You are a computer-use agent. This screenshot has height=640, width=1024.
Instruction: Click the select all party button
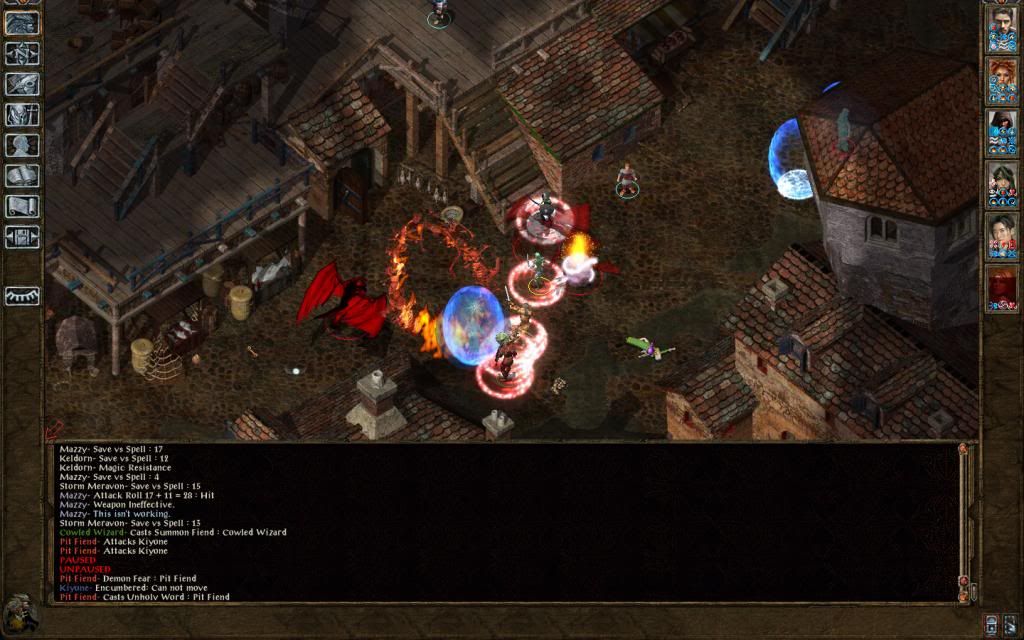tap(1010, 623)
